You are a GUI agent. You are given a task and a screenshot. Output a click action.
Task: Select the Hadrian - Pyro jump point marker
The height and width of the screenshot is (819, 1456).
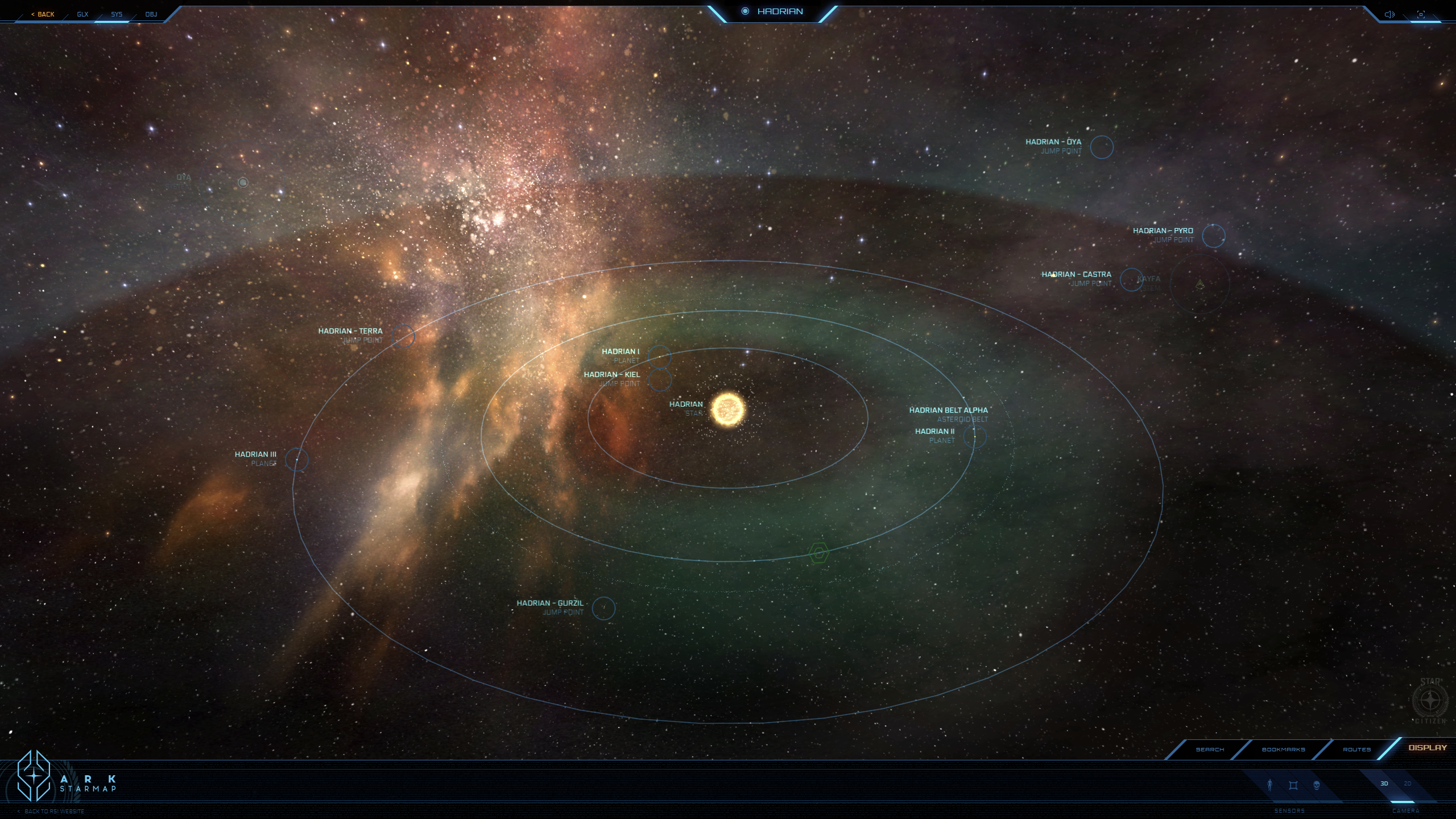point(1213,236)
